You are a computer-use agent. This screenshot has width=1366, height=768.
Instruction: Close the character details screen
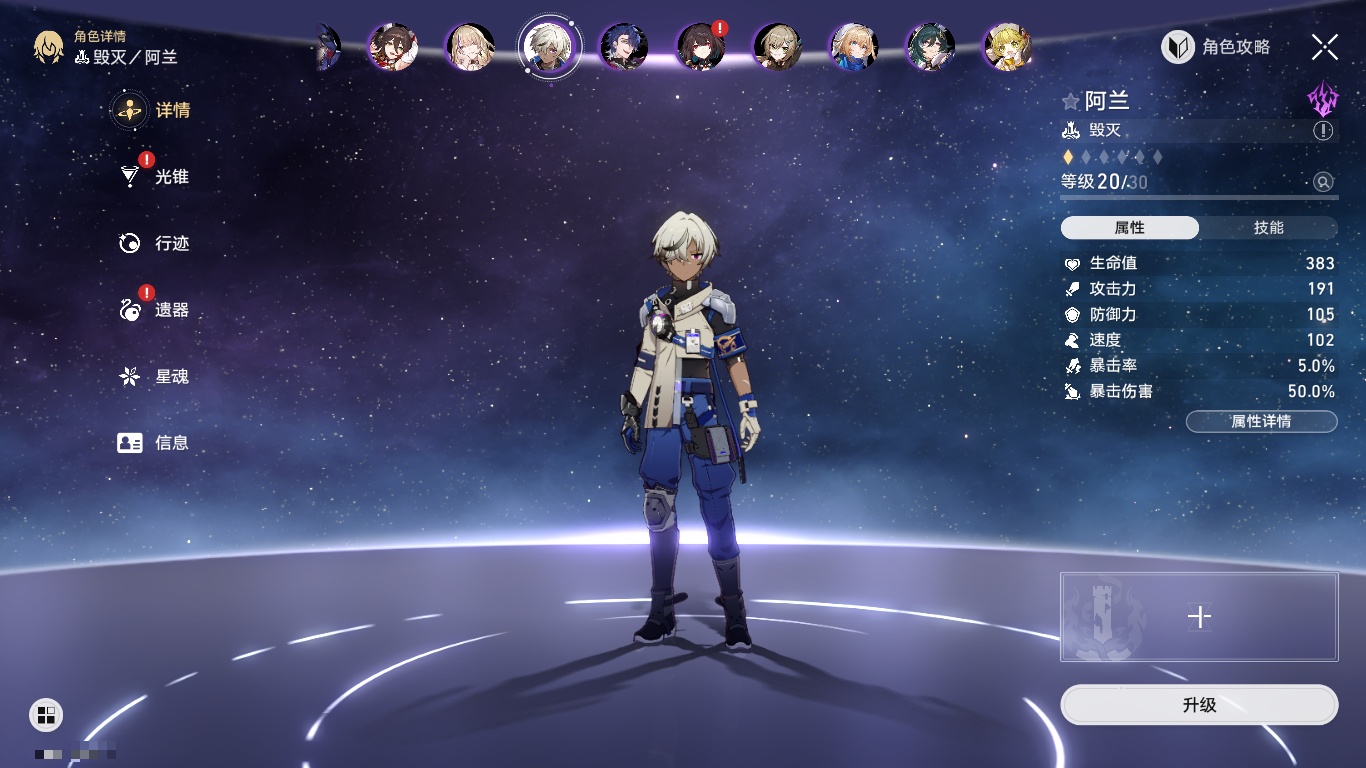click(1325, 47)
